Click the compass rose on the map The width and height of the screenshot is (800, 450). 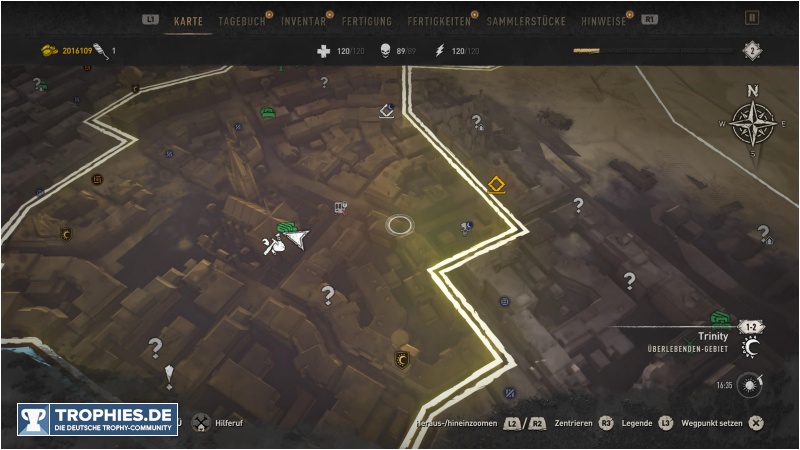pyautogui.click(x=752, y=123)
